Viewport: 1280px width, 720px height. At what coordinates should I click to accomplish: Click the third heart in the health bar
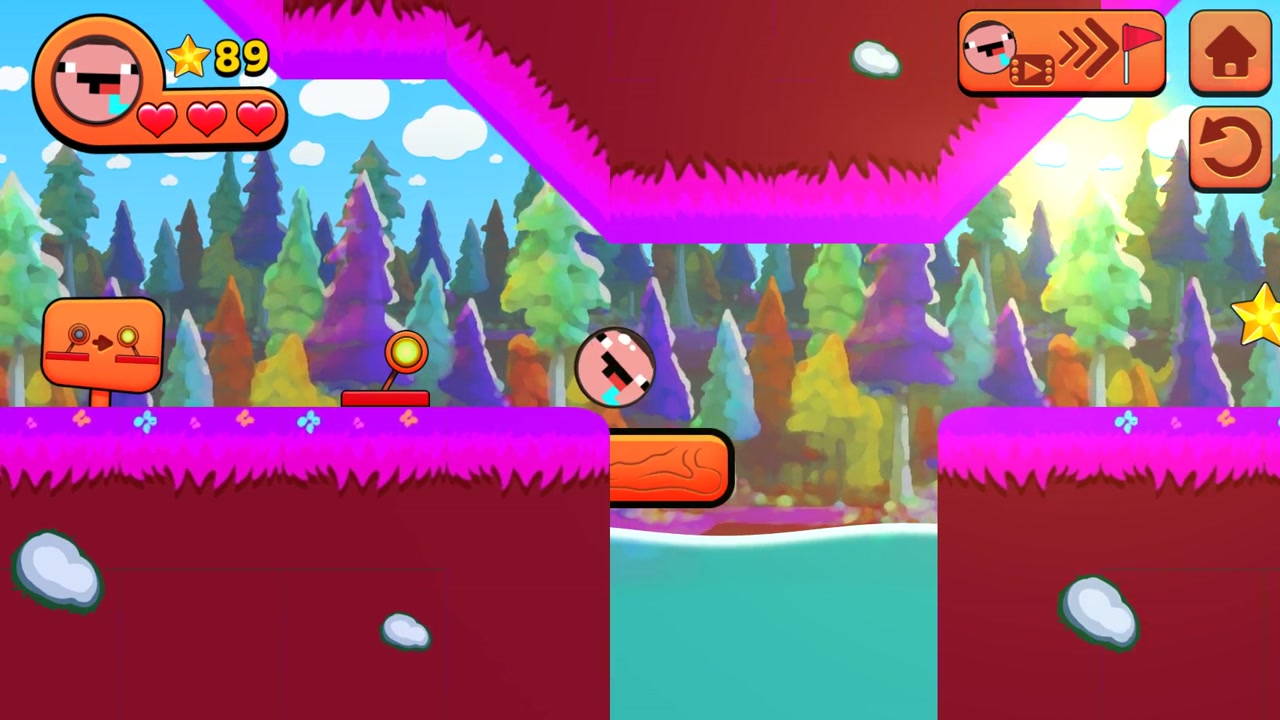(256, 120)
